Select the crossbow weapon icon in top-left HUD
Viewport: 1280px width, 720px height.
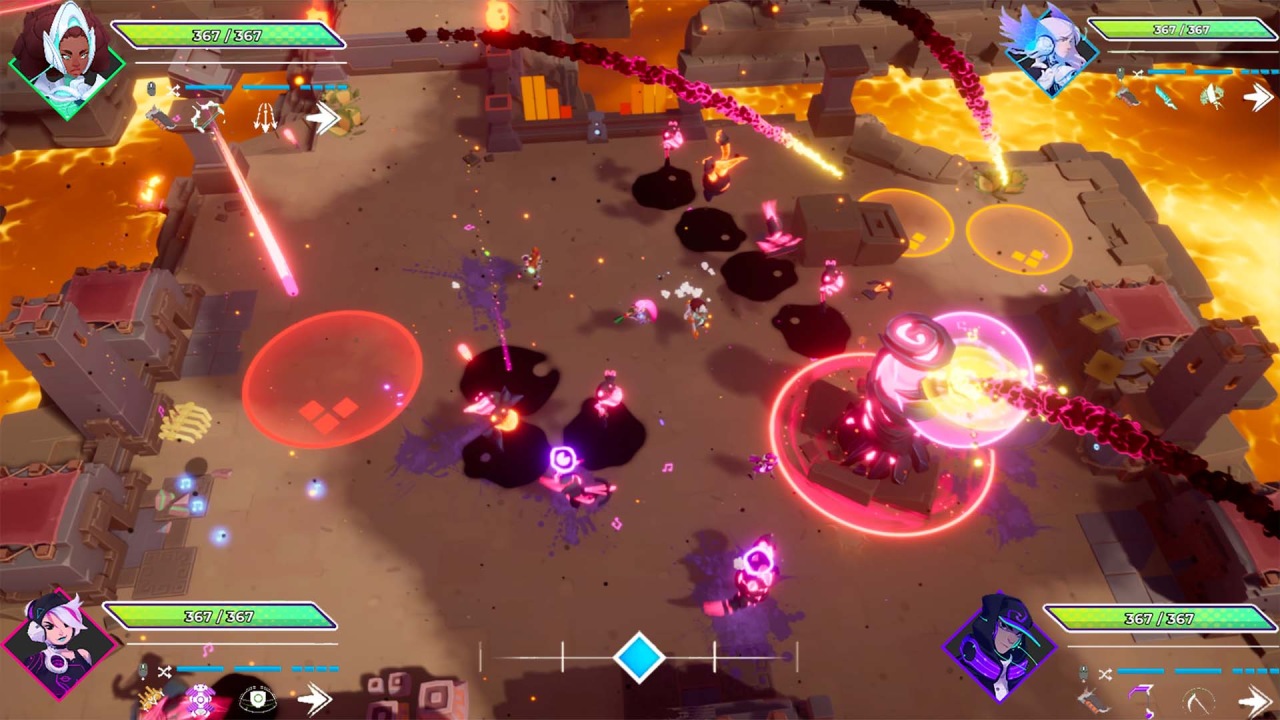209,118
